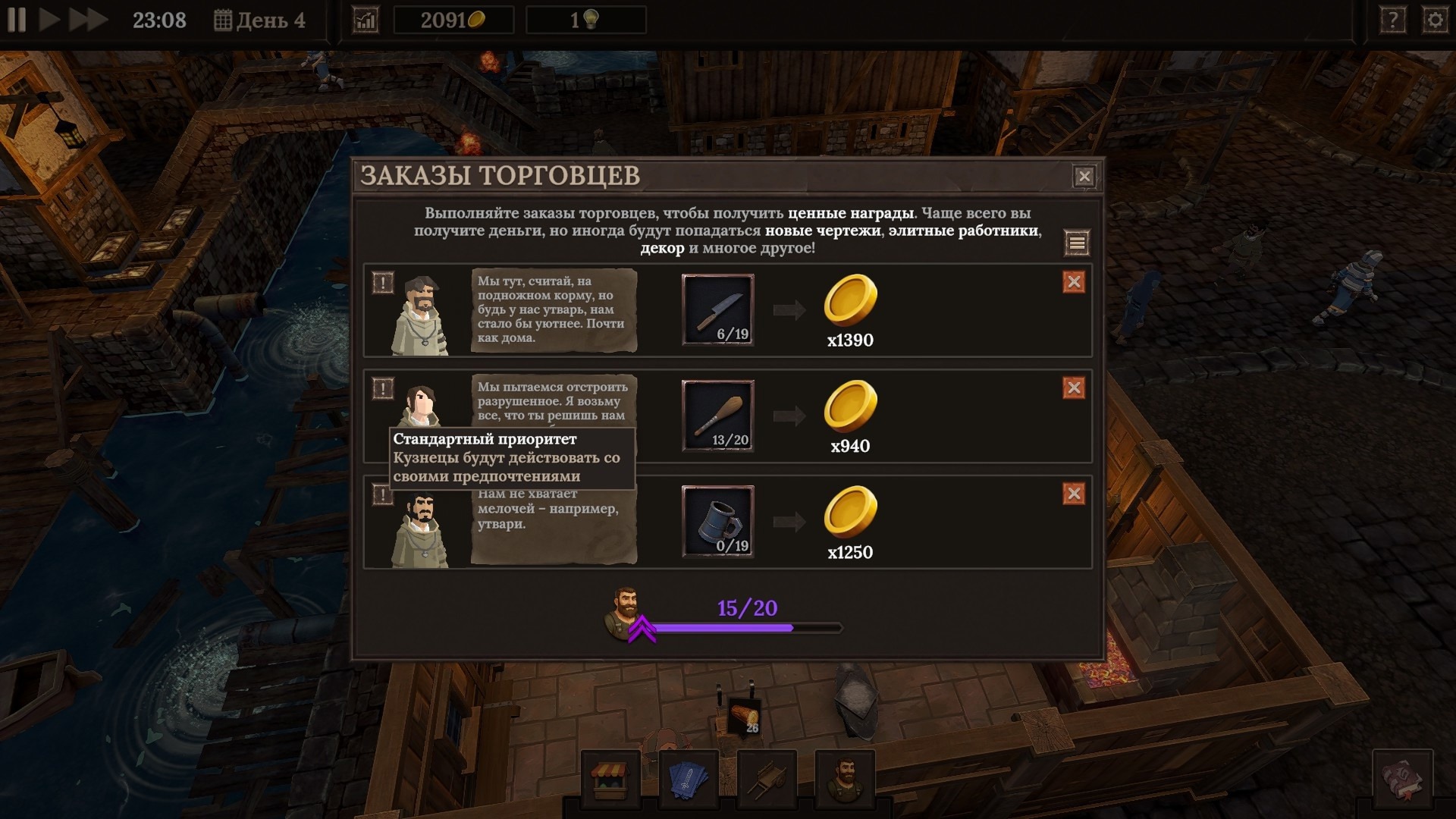Open the blacksmith workers menu
The image size is (1456, 819).
[845, 778]
